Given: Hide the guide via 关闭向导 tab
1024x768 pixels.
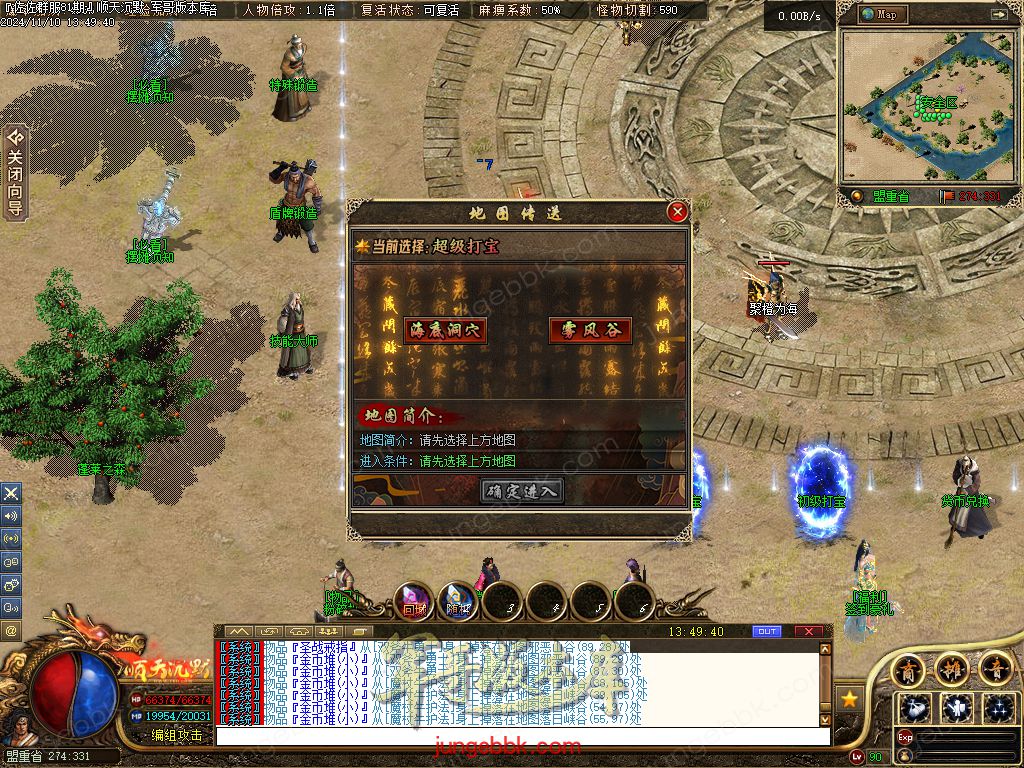Looking at the screenshot, I should coord(14,172).
